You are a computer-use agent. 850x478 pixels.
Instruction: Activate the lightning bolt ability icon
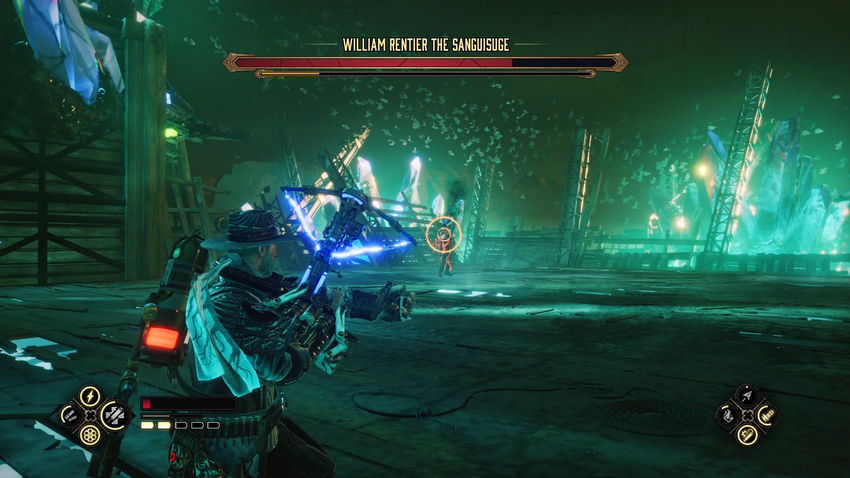click(x=90, y=397)
